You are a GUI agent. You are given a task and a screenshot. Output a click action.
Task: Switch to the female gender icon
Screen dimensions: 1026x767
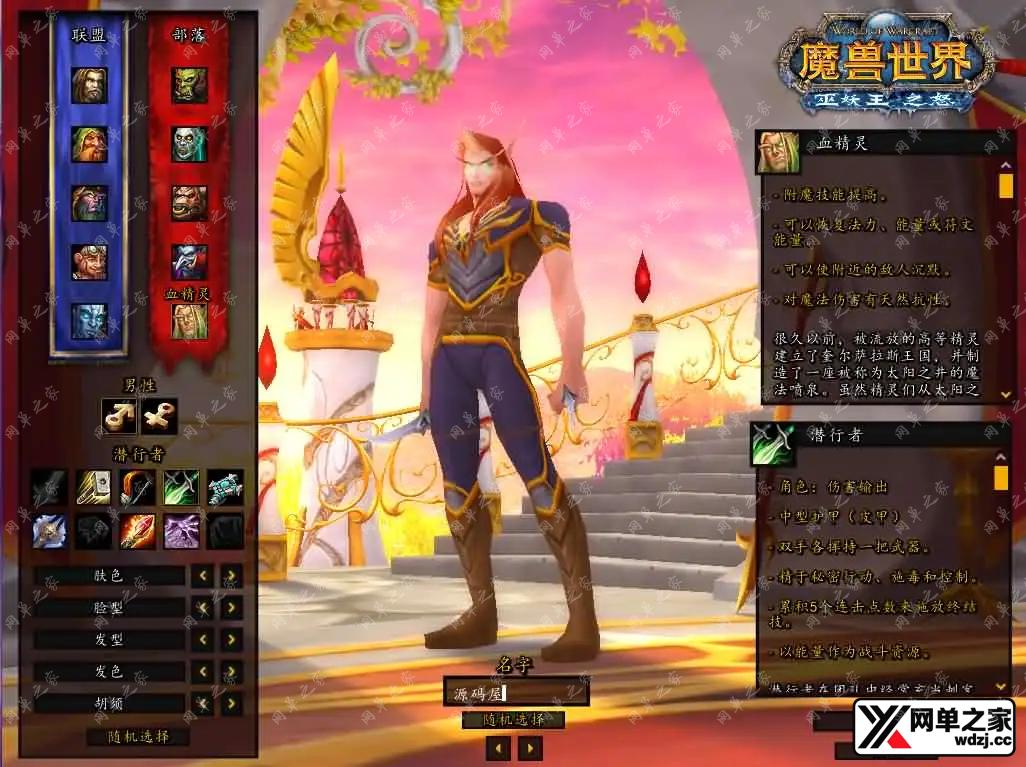(160, 415)
